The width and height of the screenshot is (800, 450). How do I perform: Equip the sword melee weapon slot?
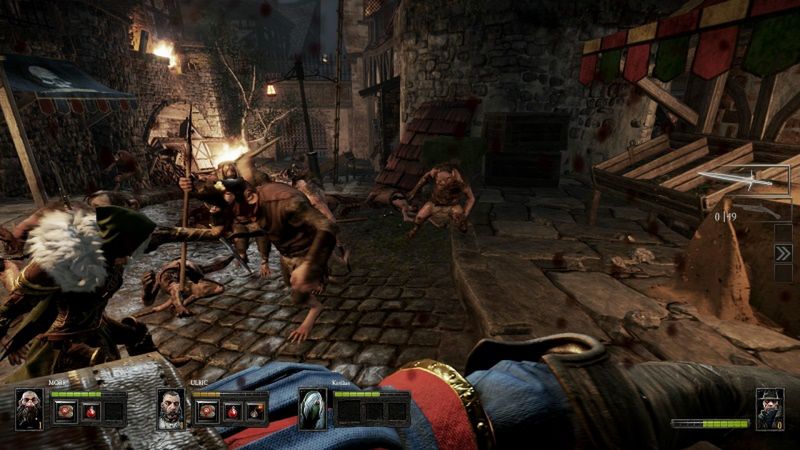(743, 179)
